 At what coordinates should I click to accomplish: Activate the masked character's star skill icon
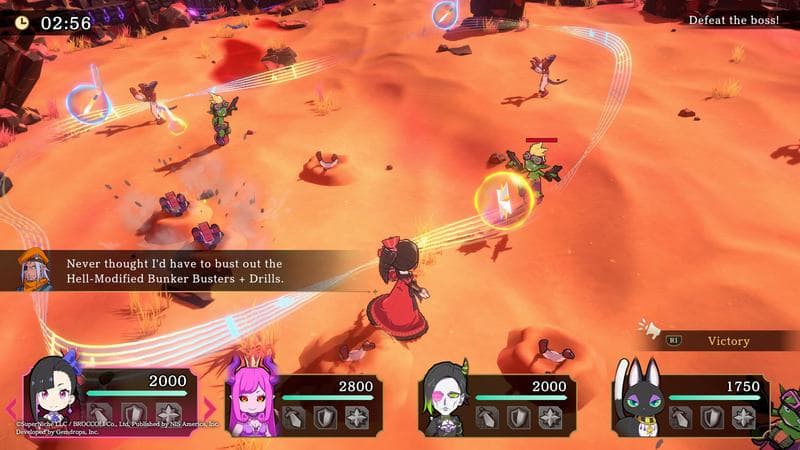(550, 417)
